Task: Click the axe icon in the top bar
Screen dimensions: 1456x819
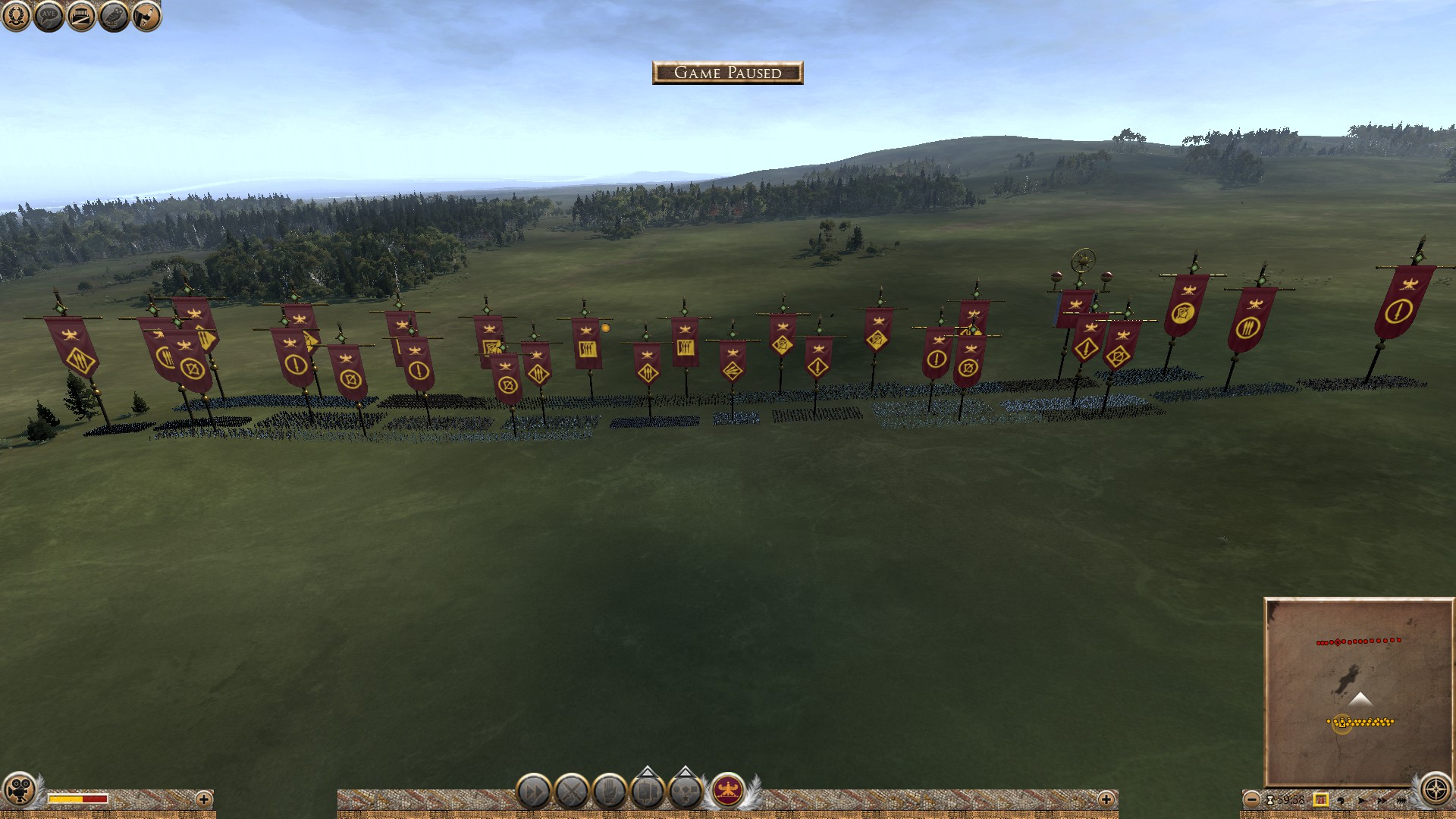Action: click(147, 16)
